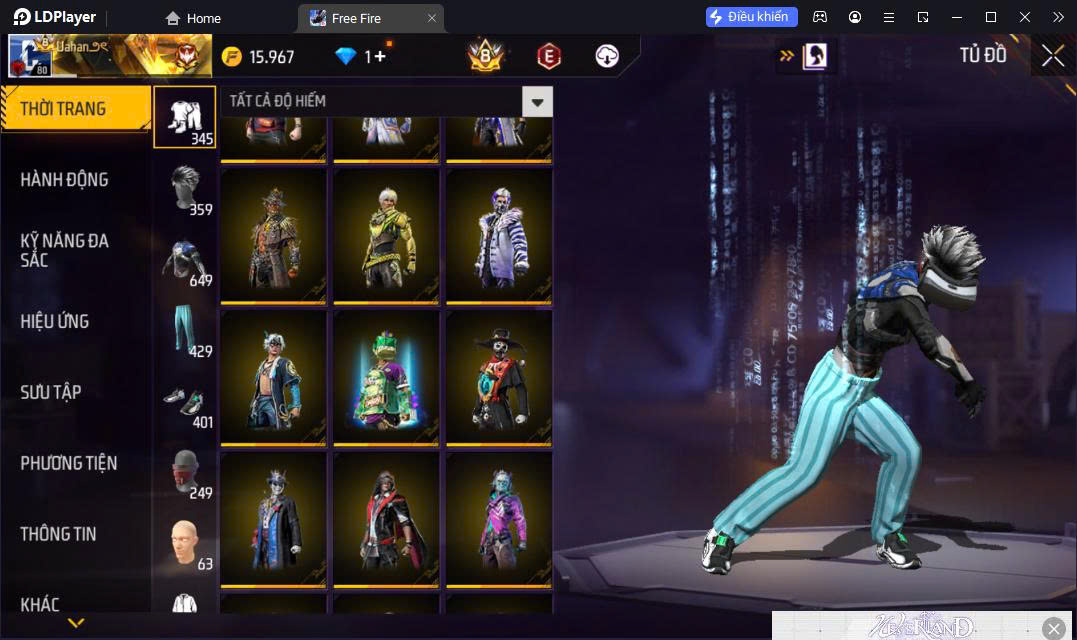Switch to the SƯU TẬP tab

(51, 392)
